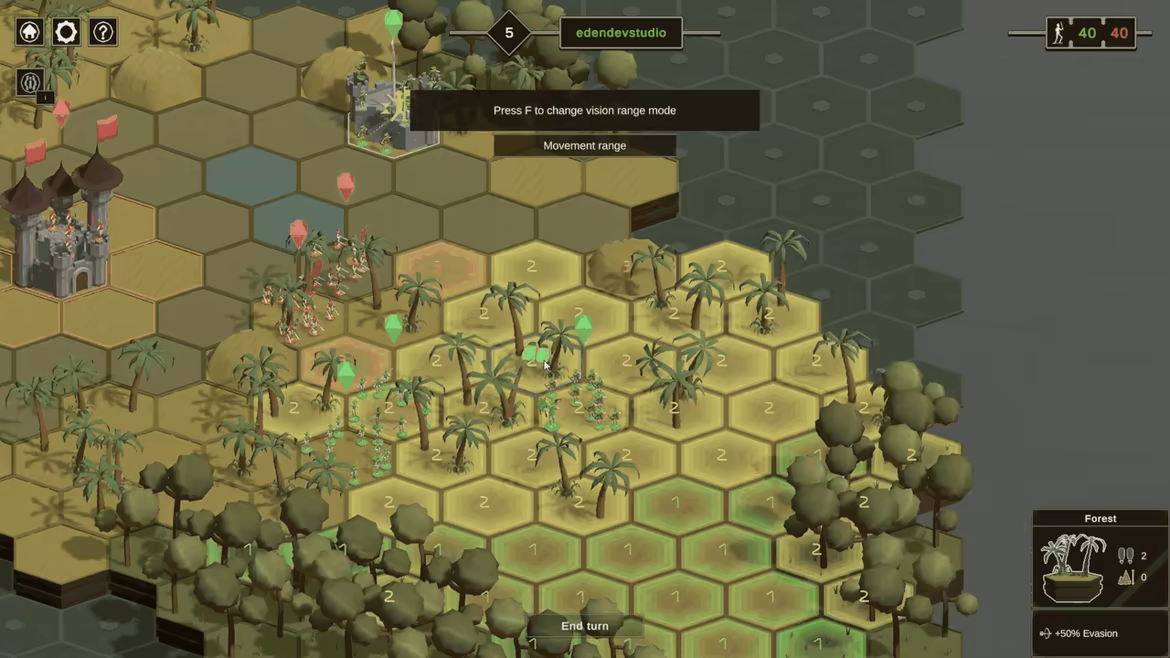Image resolution: width=1170 pixels, height=658 pixels.
Task: Select the green unit marker above the castle
Action: (x=393, y=23)
